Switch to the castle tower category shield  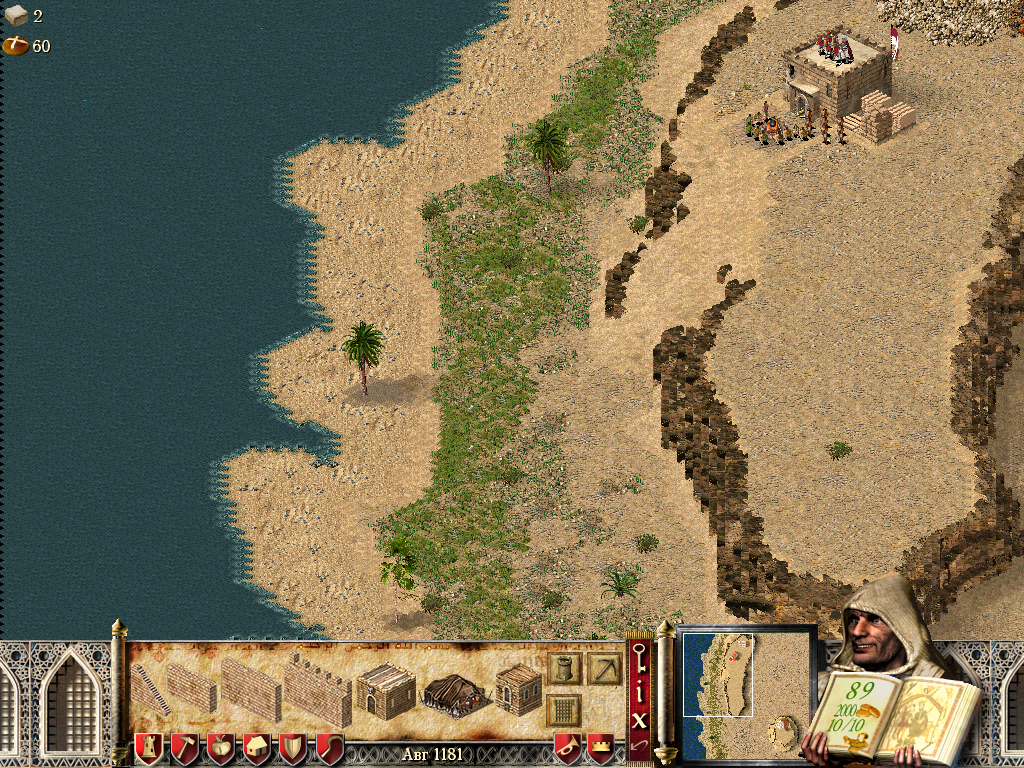click(148, 748)
